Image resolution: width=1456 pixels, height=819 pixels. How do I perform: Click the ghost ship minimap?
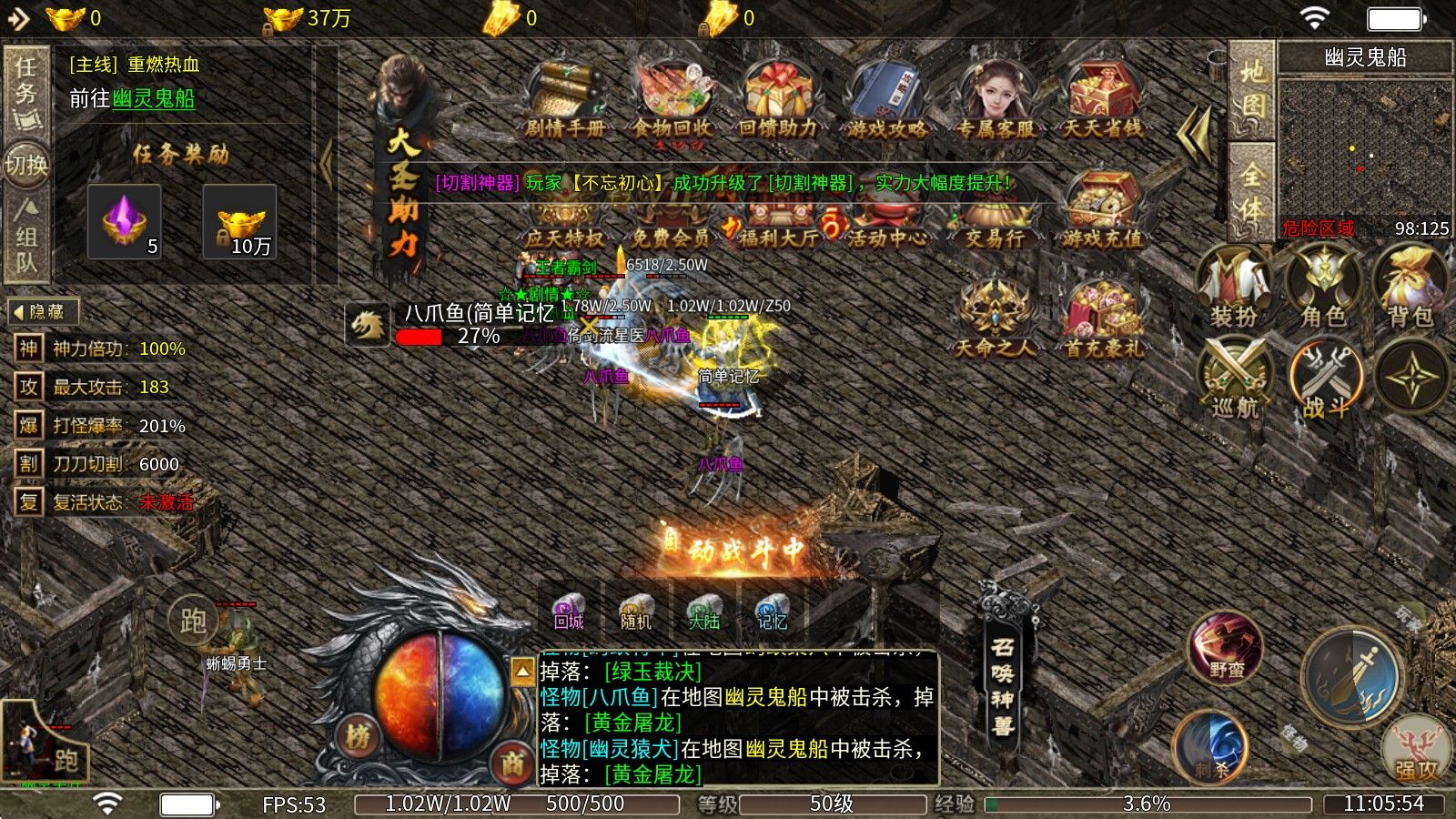pyautogui.click(x=1363, y=146)
